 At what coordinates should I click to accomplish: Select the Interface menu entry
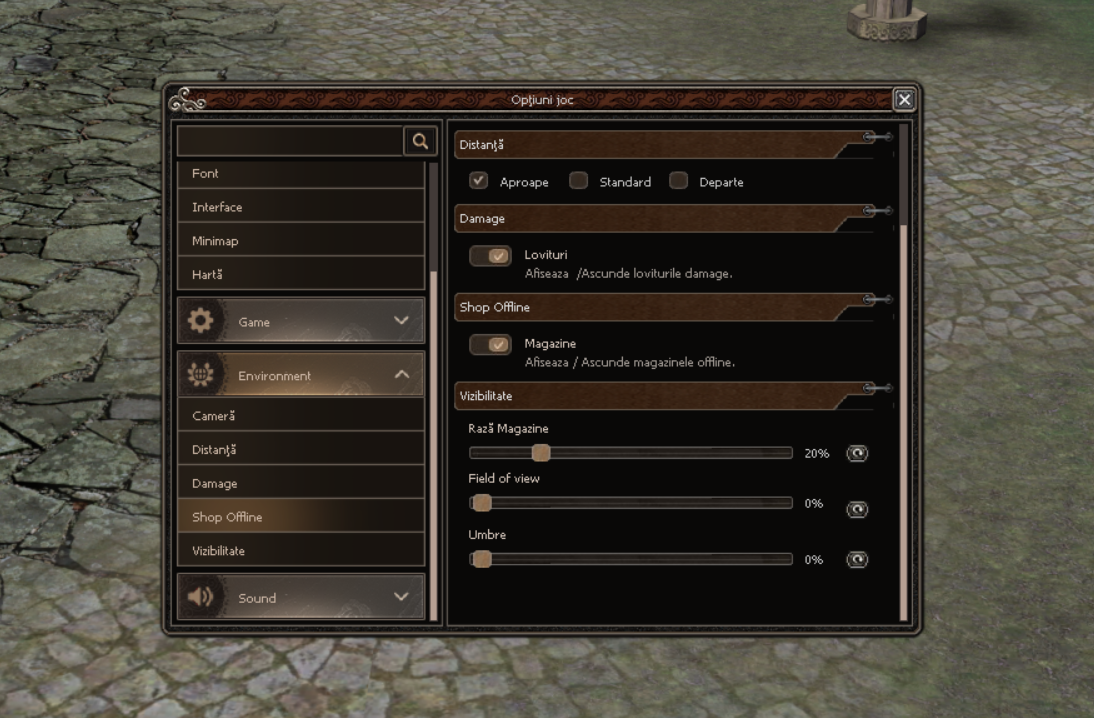click(x=300, y=207)
